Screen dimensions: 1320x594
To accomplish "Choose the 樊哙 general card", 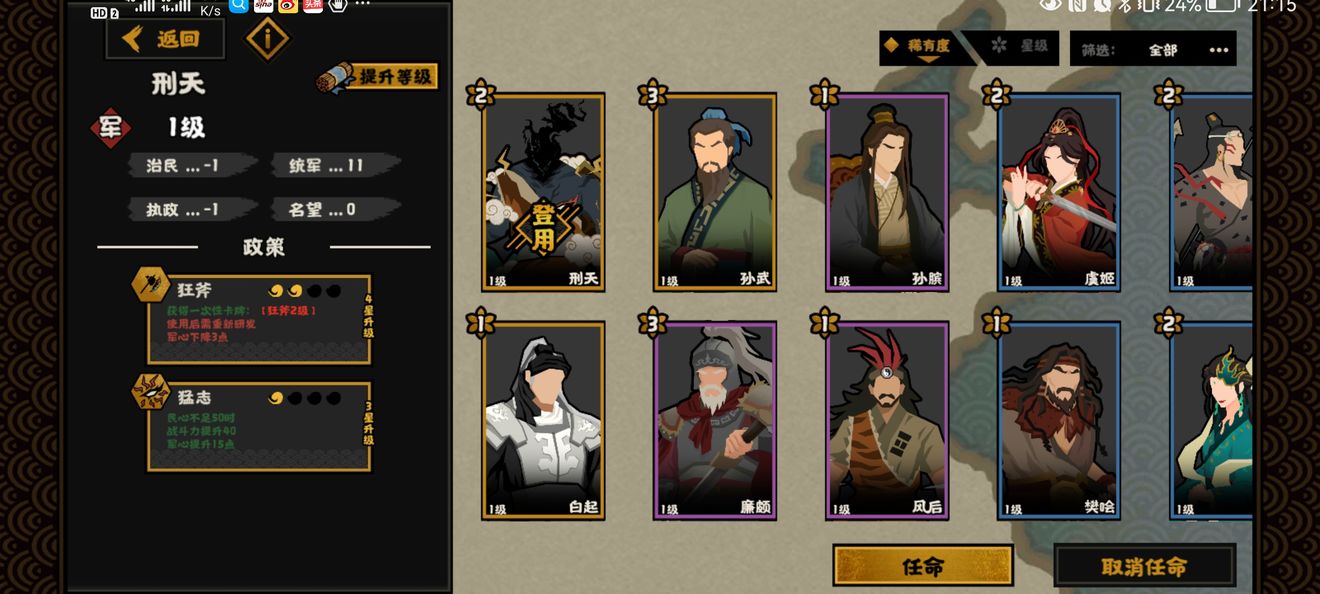I will click(x=1058, y=420).
